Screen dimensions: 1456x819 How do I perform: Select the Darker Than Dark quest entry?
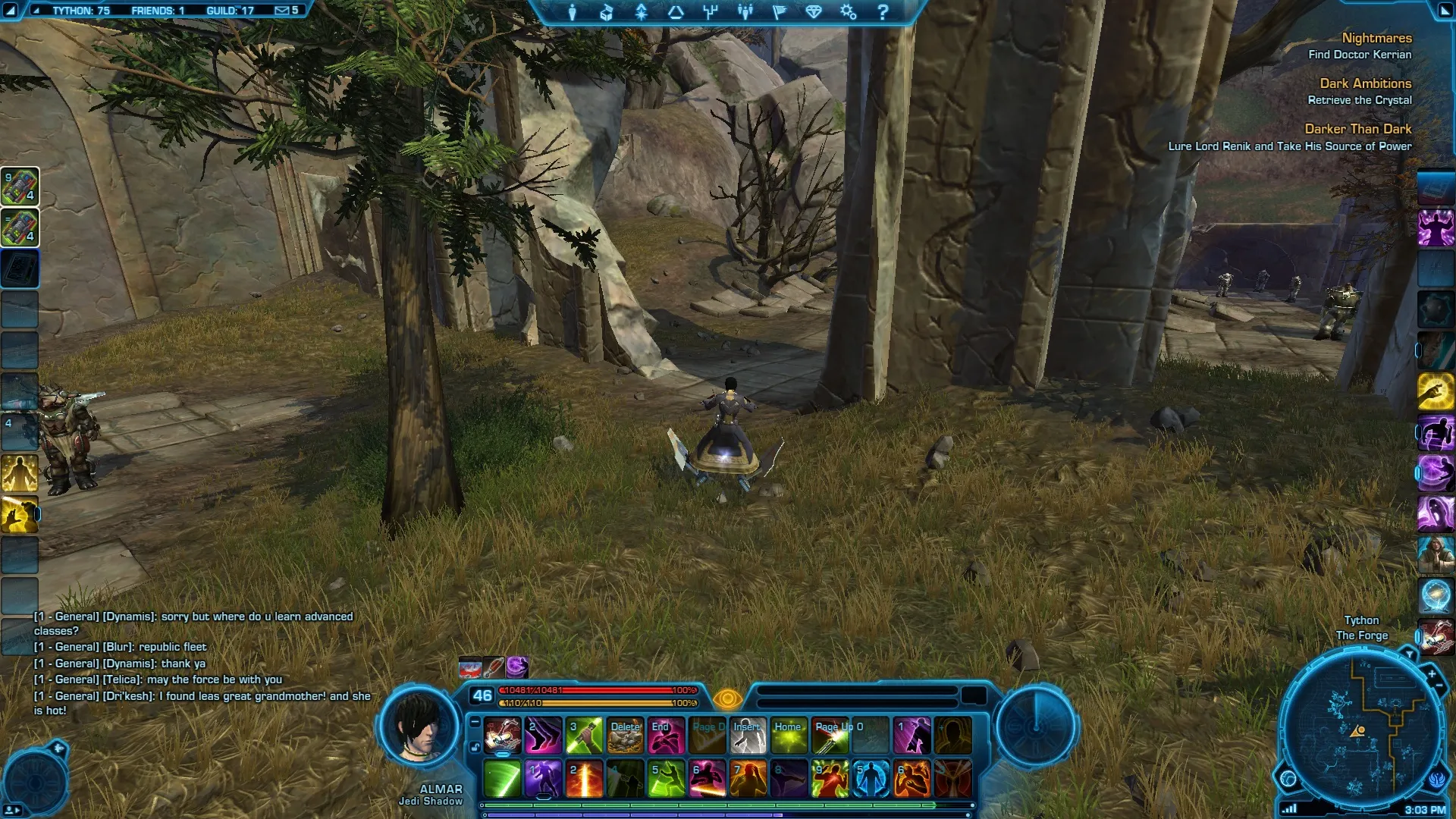tap(1357, 129)
